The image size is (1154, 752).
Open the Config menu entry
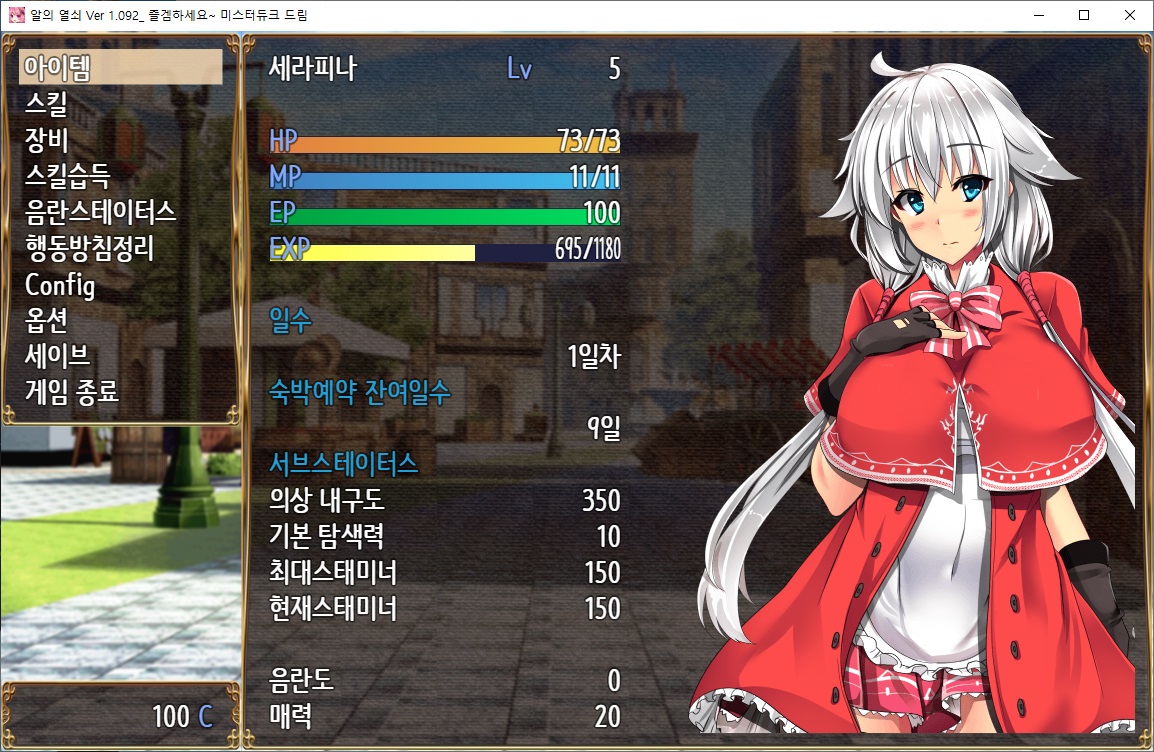[60, 284]
